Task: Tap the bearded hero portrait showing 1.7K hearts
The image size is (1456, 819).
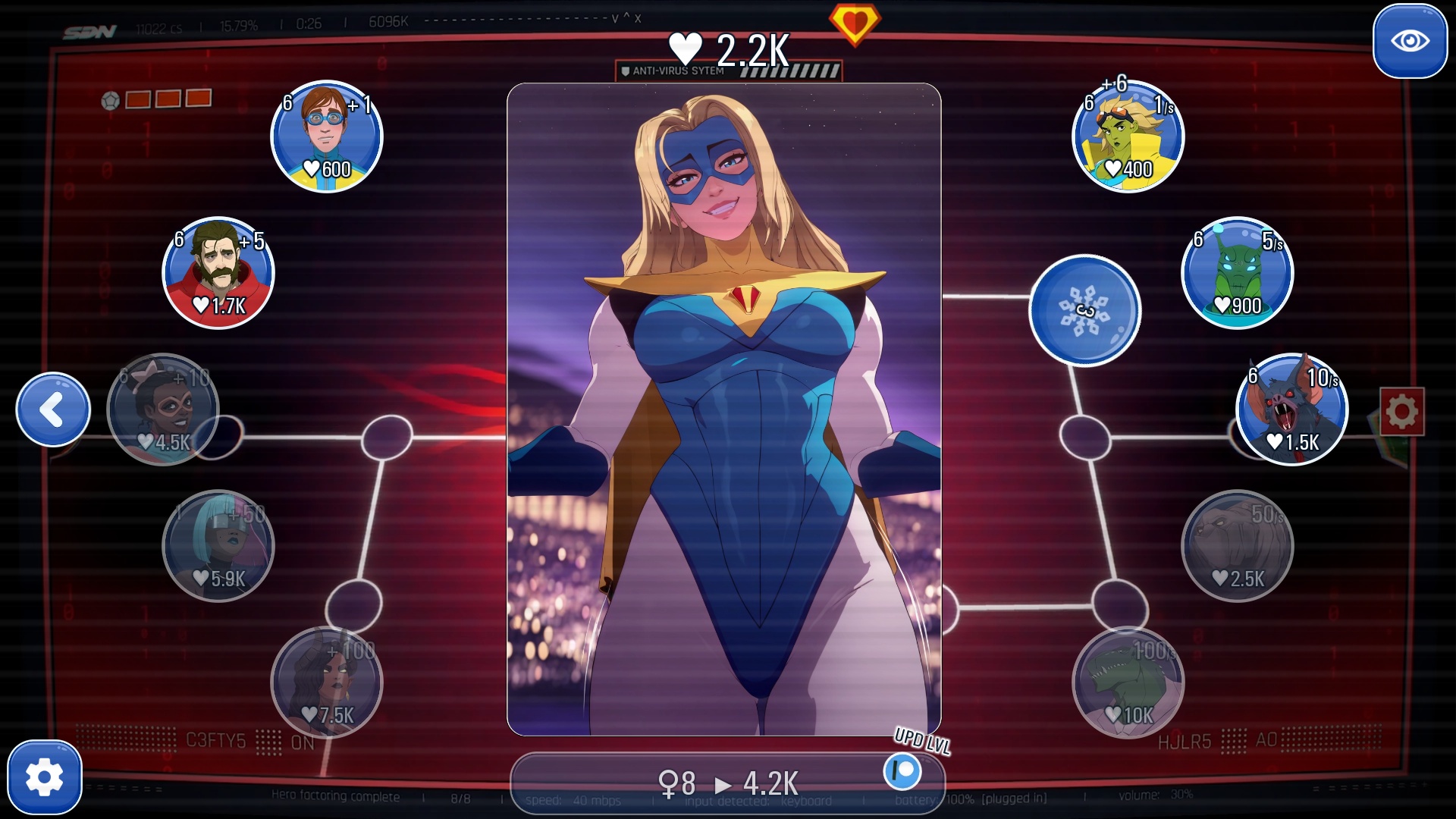Action: tap(218, 273)
